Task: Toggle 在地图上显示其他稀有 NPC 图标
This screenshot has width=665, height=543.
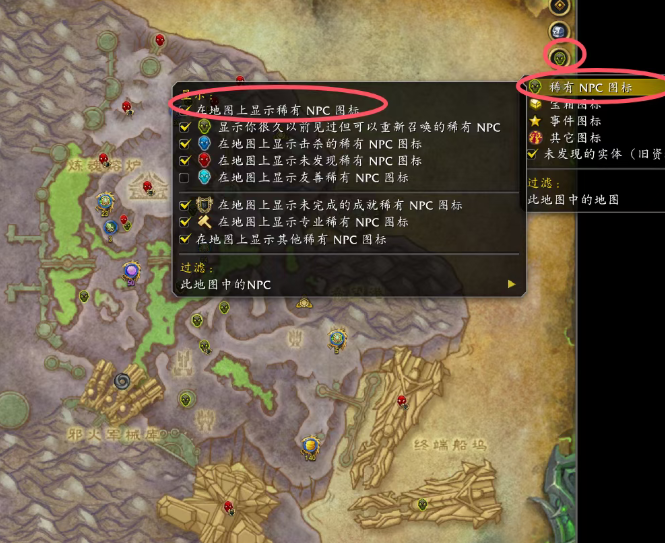Action: (184, 239)
